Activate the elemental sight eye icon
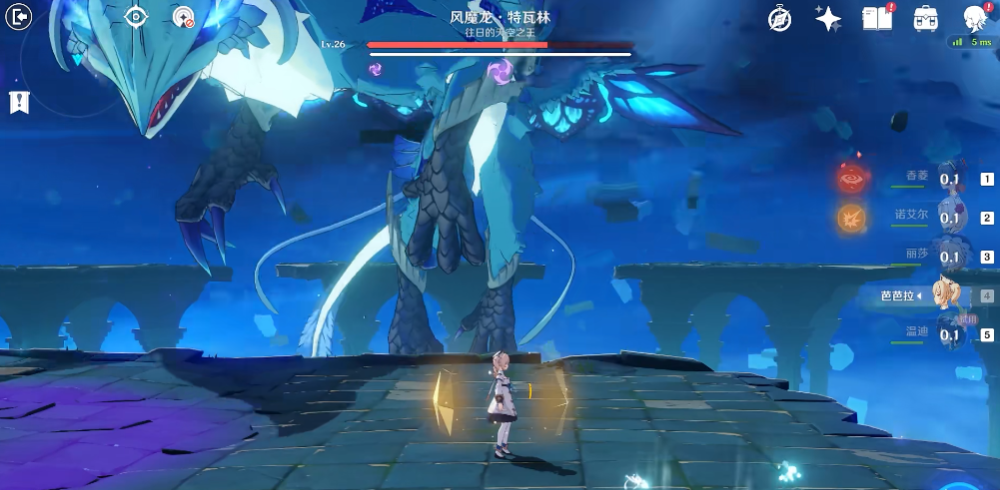Viewport: 1000px width, 490px height. click(136, 16)
